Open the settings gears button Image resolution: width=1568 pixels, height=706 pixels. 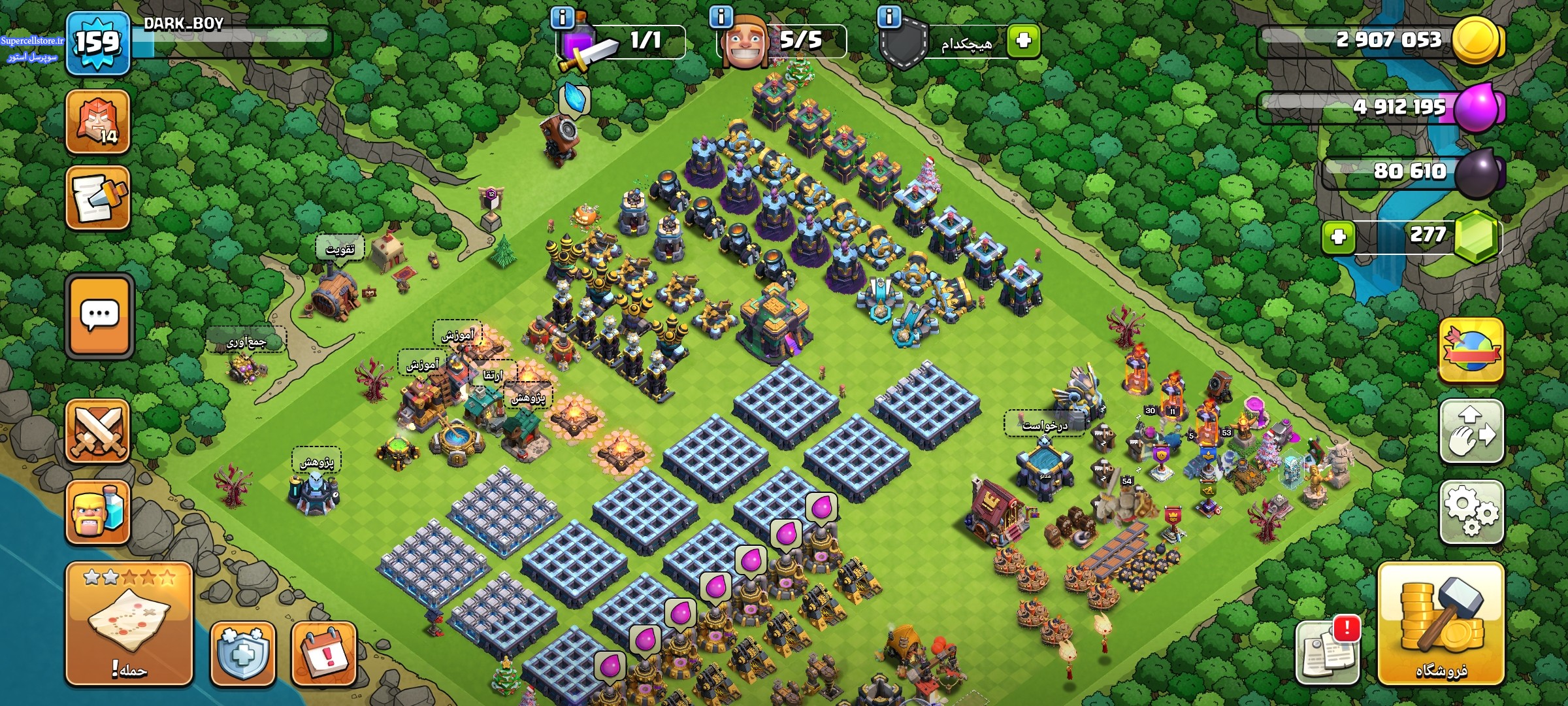pos(1471,512)
